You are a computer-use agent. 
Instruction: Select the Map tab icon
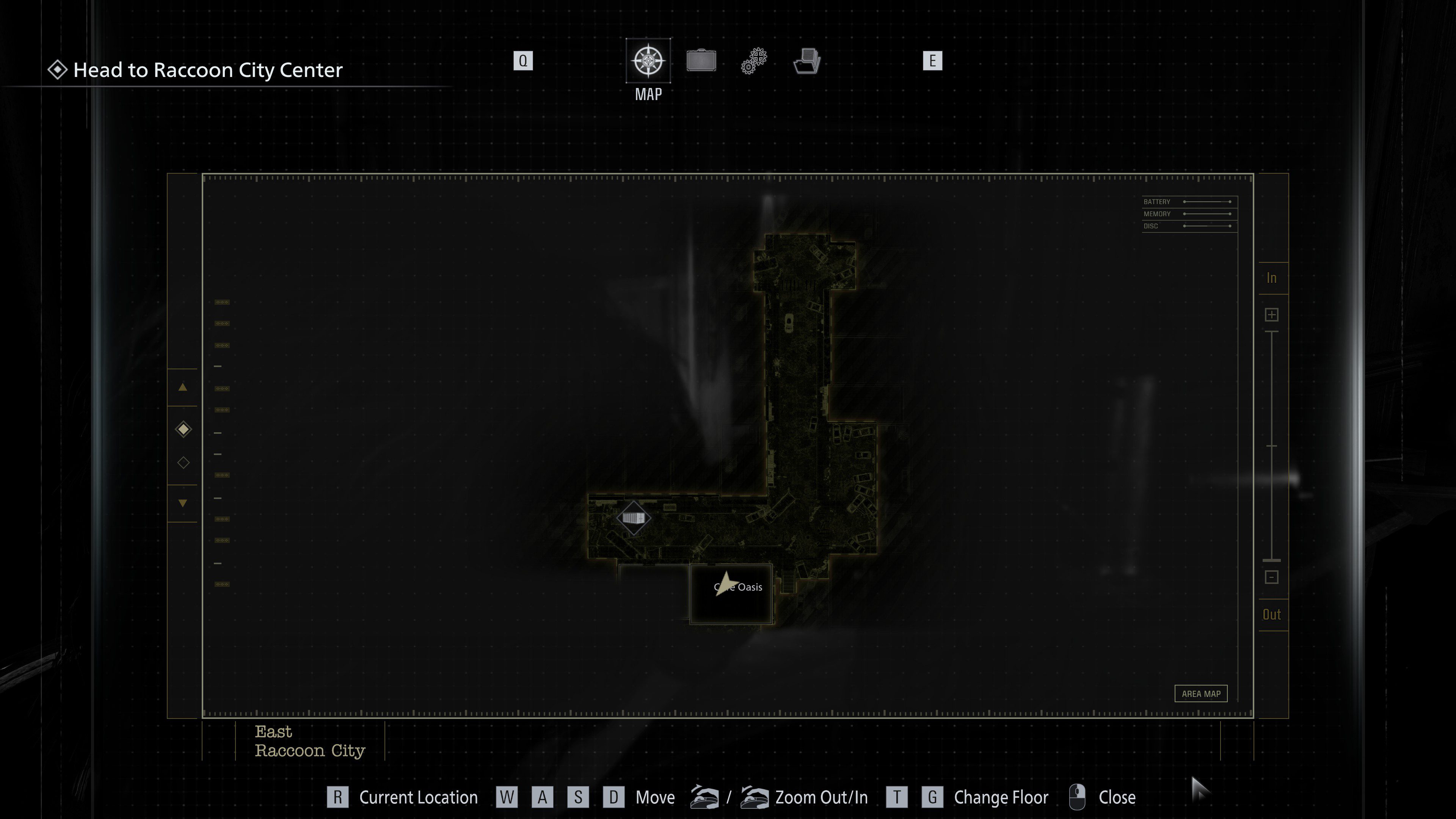coord(648,61)
